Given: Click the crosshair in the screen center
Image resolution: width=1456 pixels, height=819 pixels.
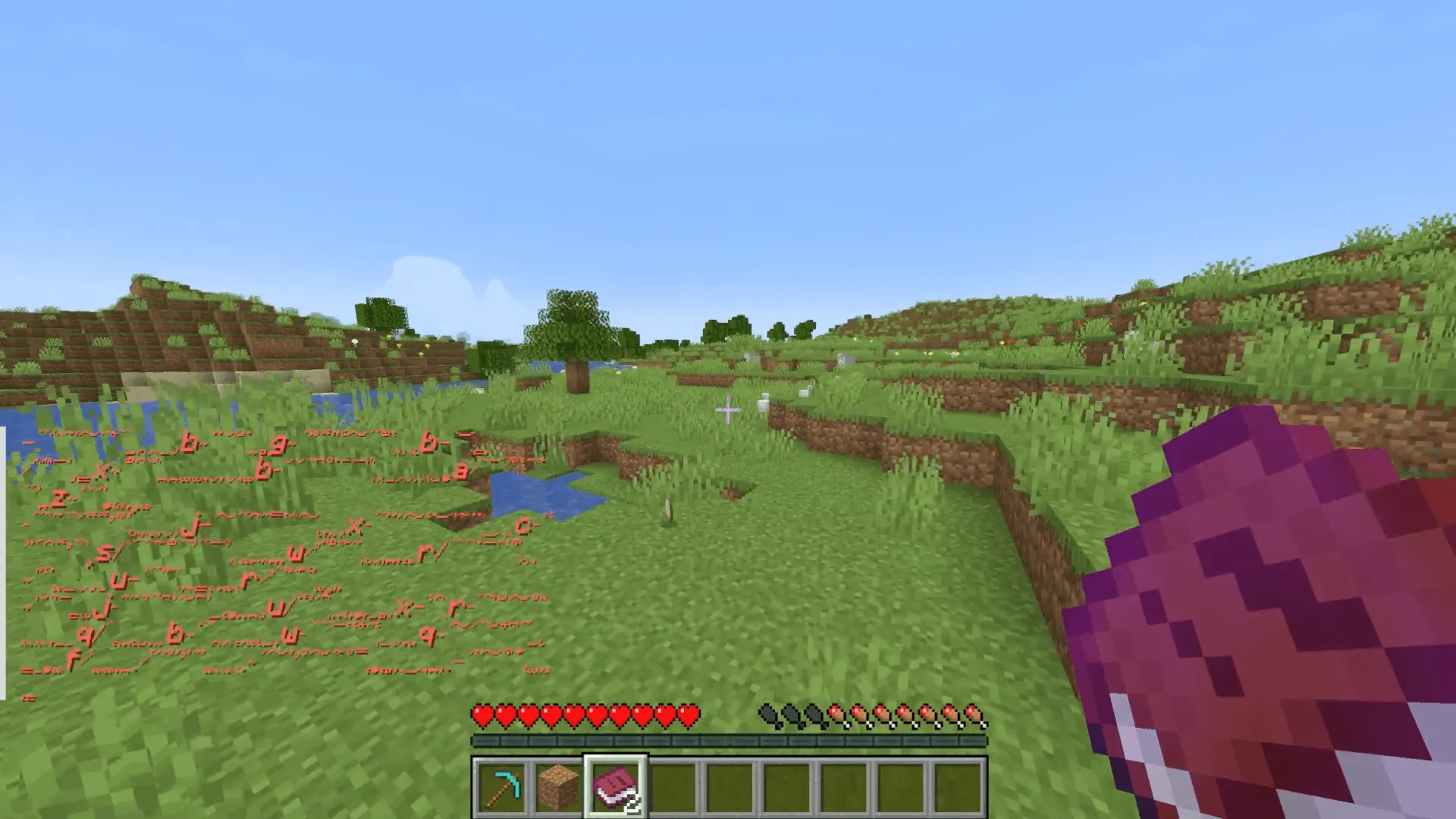Looking at the screenshot, I should [x=726, y=409].
